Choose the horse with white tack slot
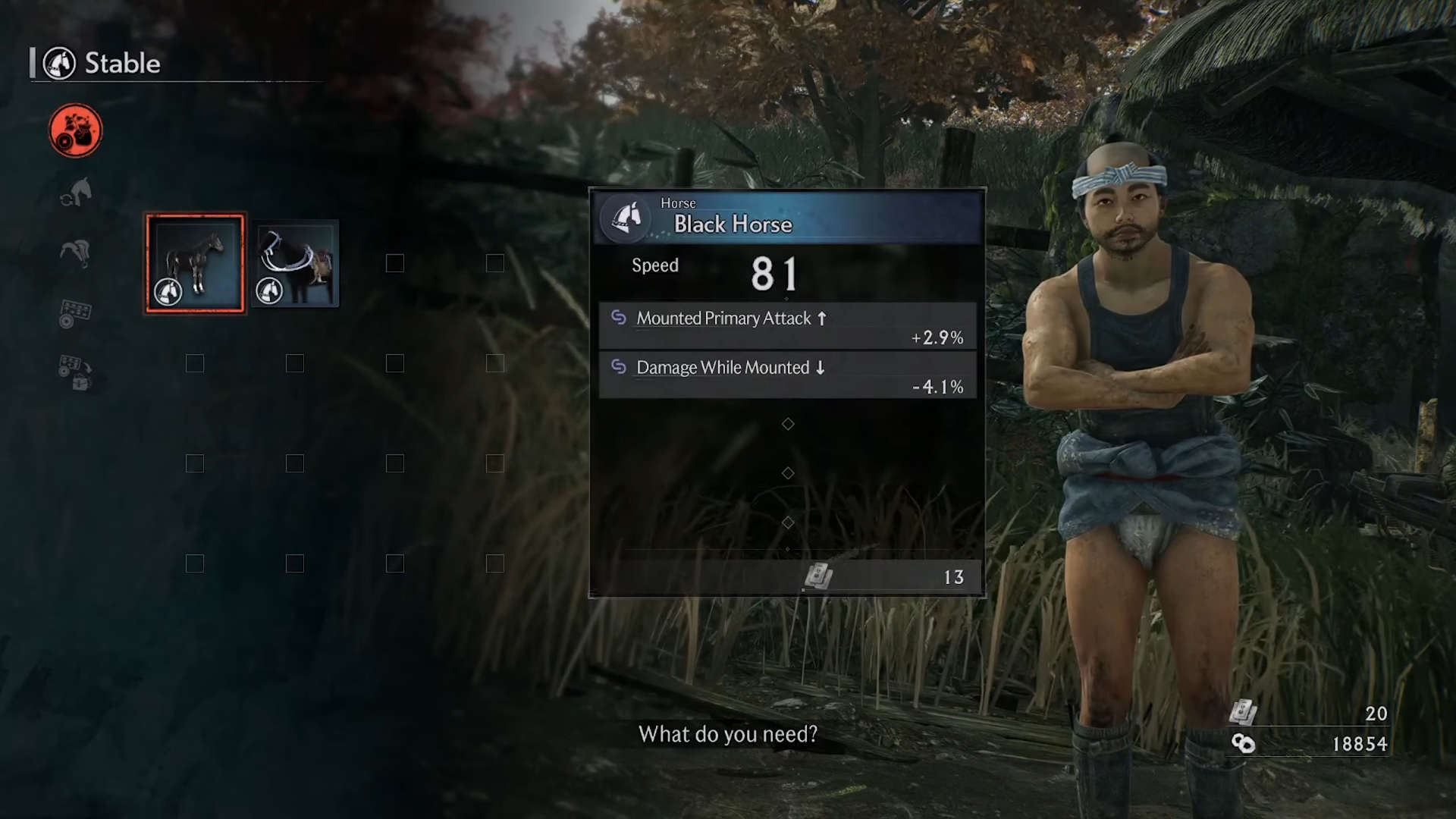 click(x=295, y=263)
